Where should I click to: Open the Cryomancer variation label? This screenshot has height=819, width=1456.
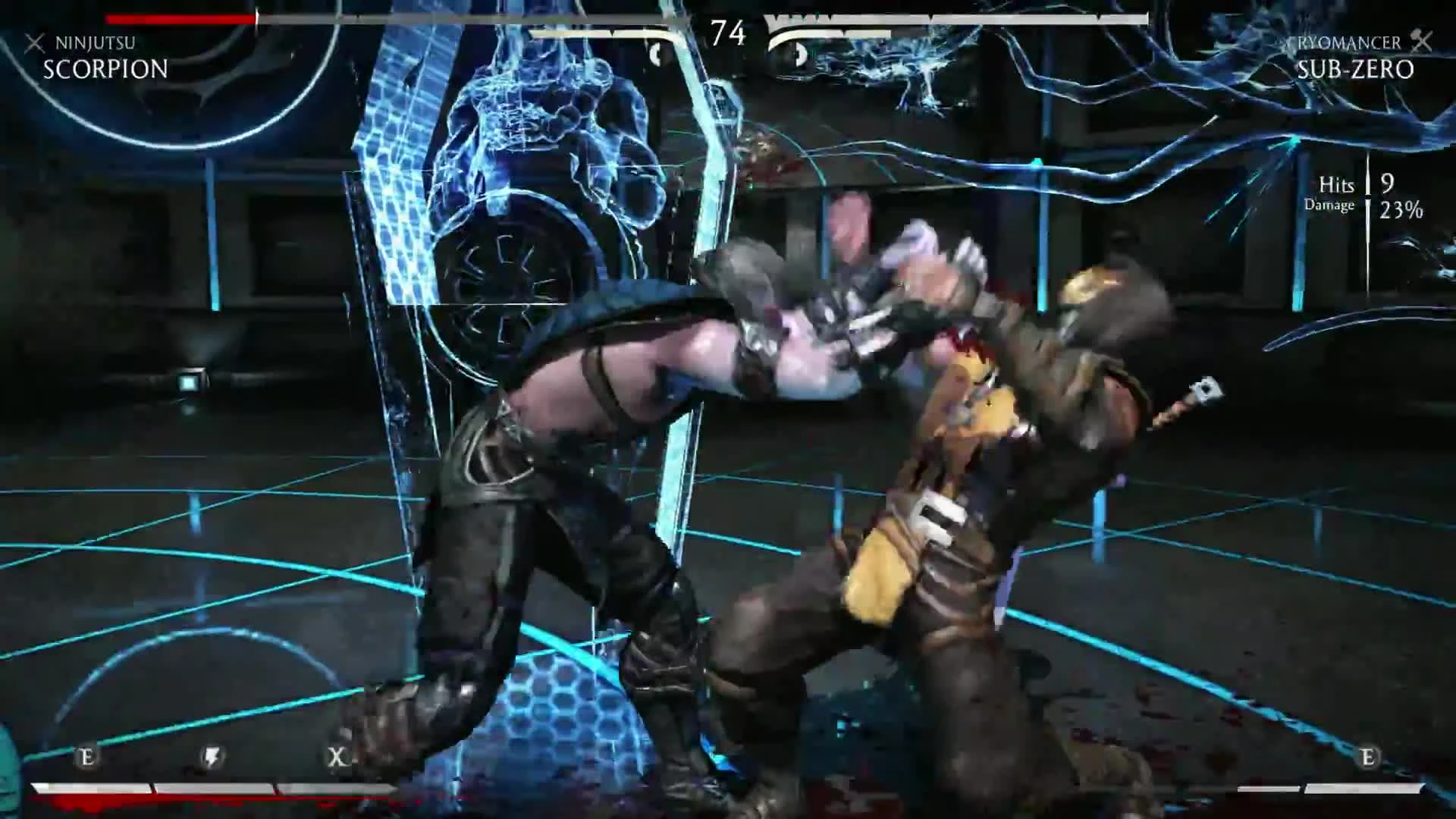[1349, 43]
